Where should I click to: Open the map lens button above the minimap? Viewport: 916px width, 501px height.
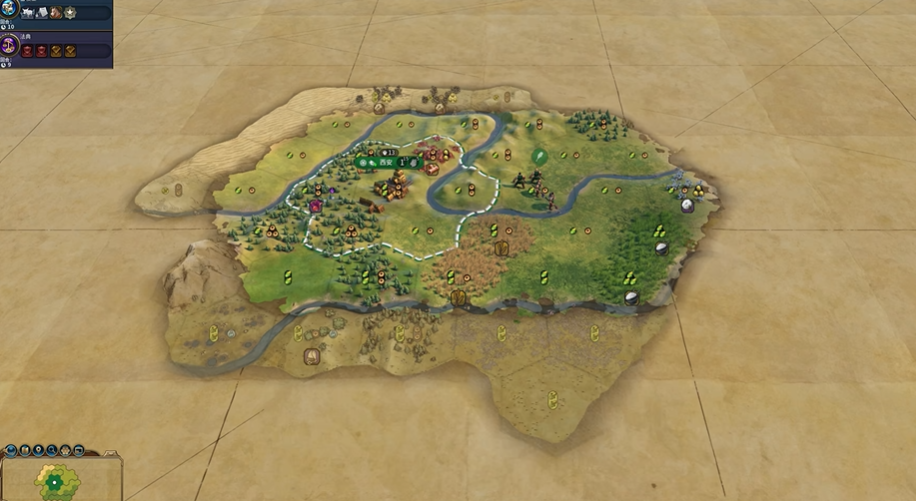point(25,451)
